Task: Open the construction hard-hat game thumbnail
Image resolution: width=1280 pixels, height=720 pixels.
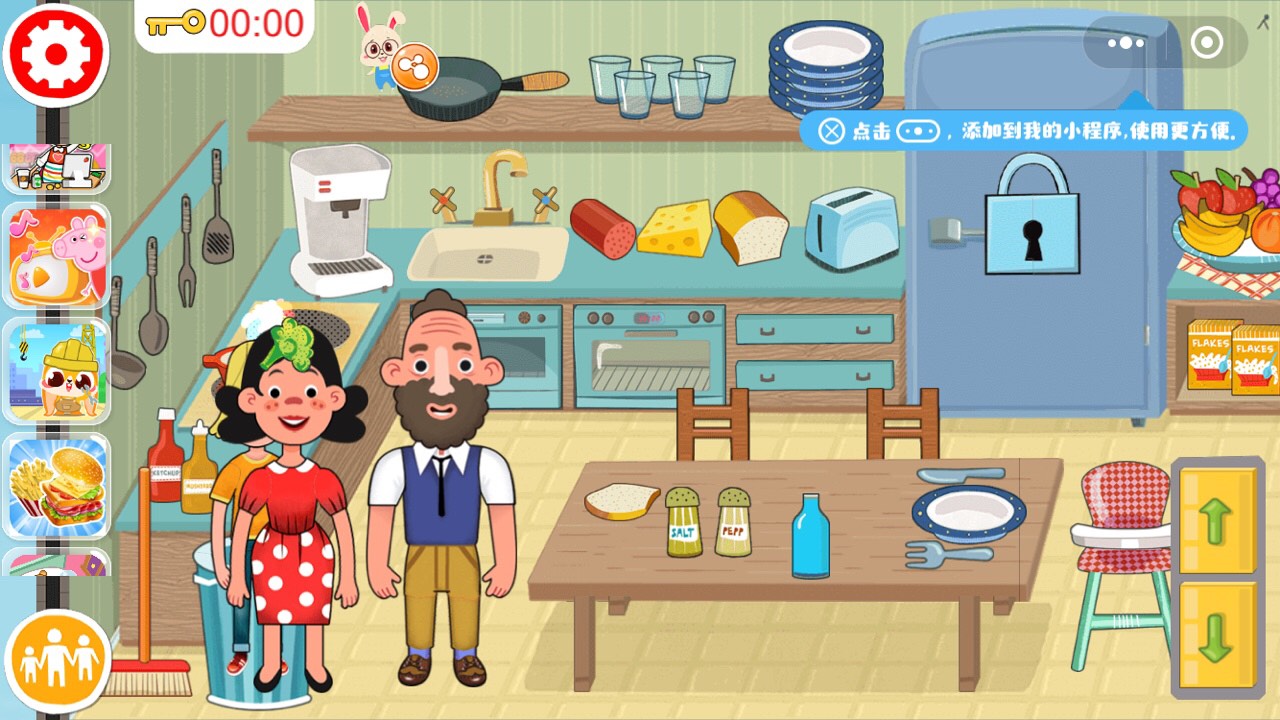Action: point(57,371)
